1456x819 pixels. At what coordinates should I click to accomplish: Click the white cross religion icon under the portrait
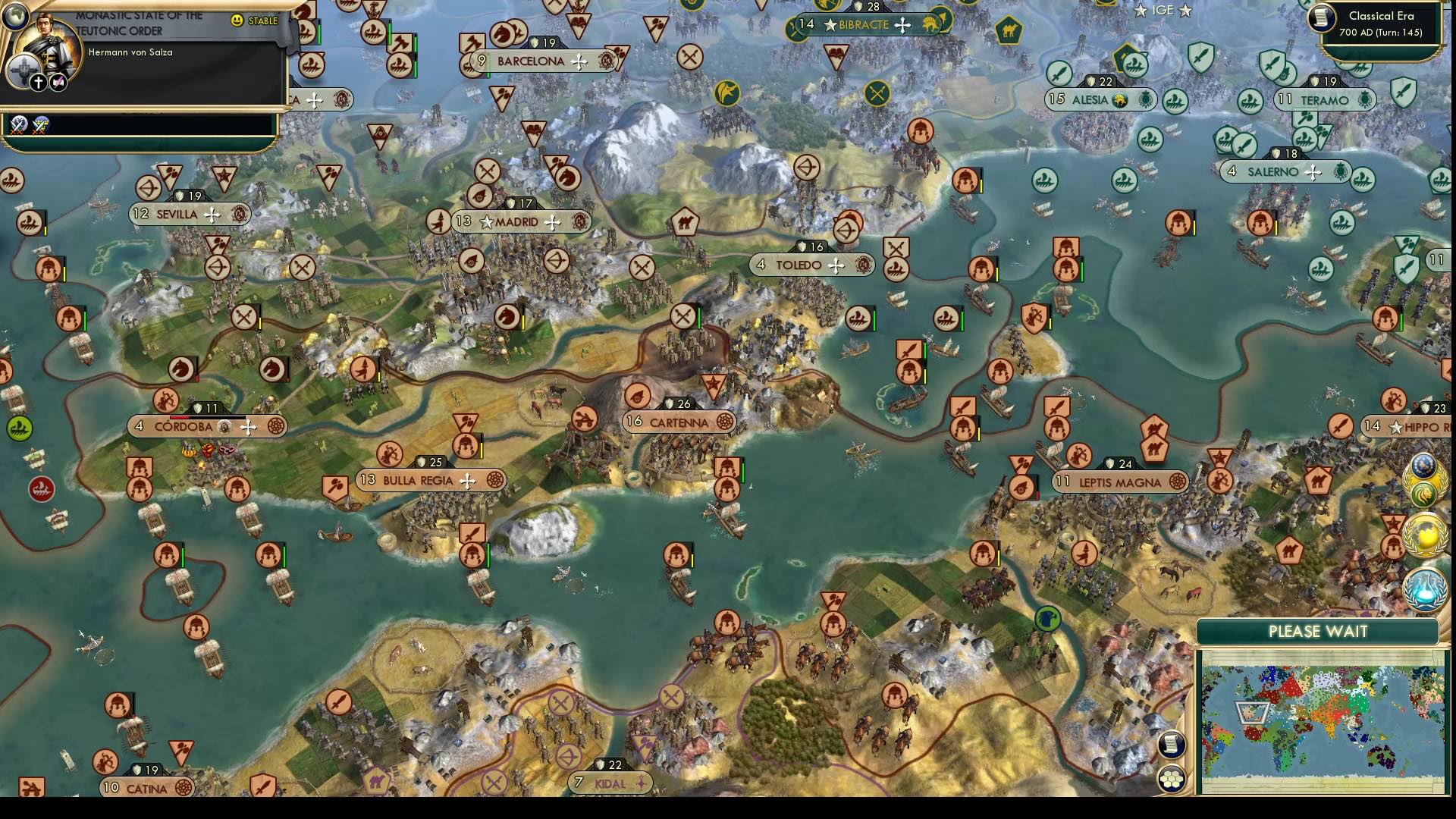coord(38,81)
